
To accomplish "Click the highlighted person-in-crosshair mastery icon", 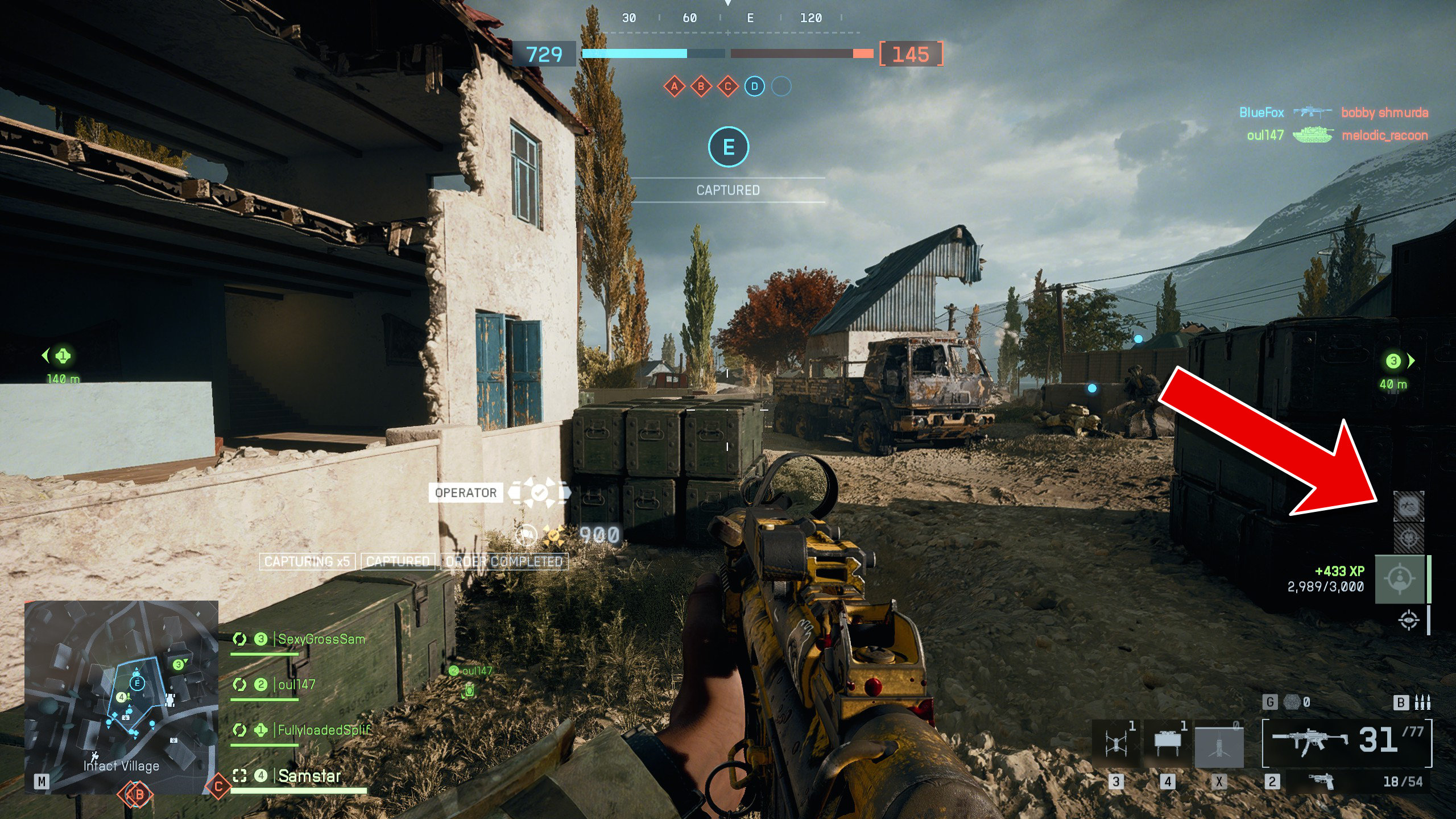I will [1400, 580].
